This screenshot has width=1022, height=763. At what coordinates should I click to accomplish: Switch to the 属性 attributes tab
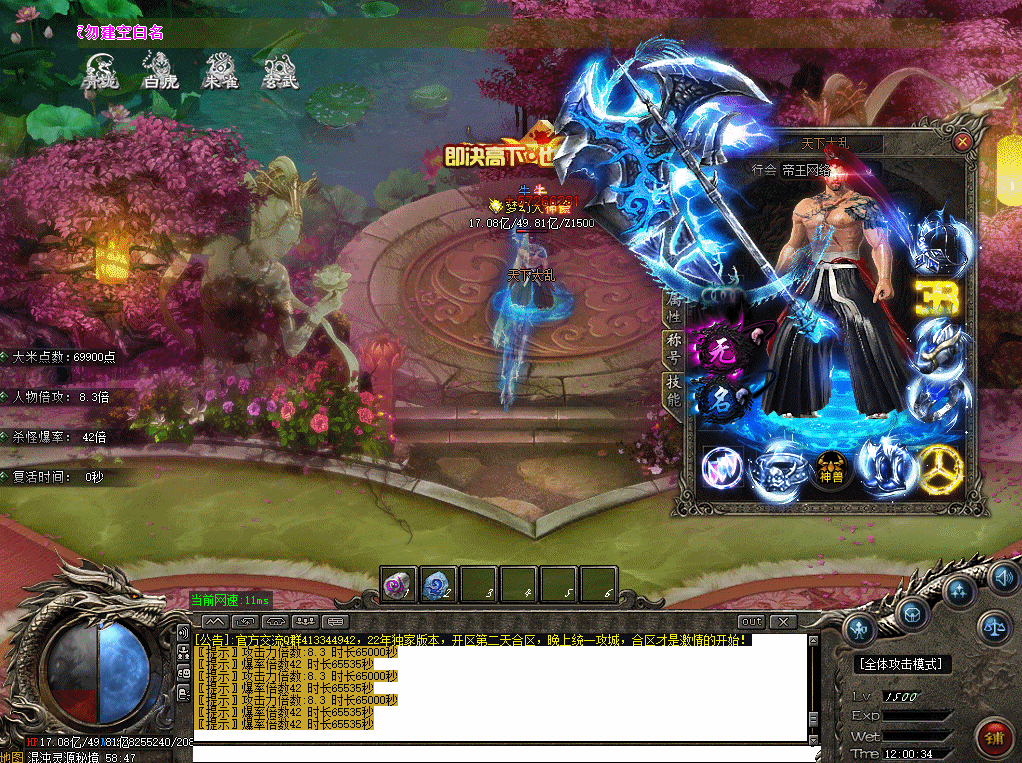tap(673, 307)
